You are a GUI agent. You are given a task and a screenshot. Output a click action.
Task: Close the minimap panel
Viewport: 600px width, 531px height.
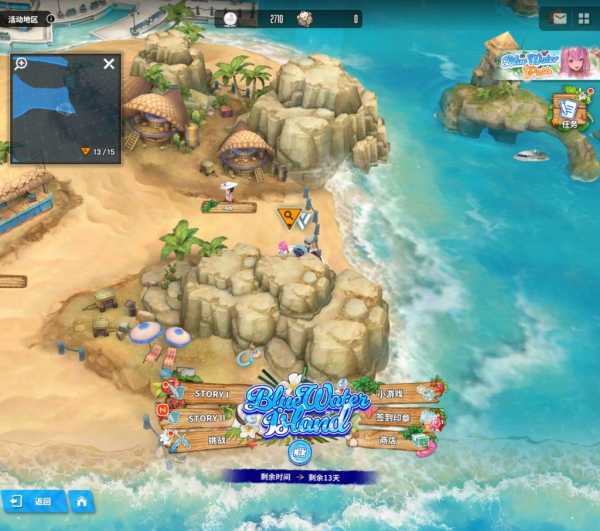coord(109,64)
